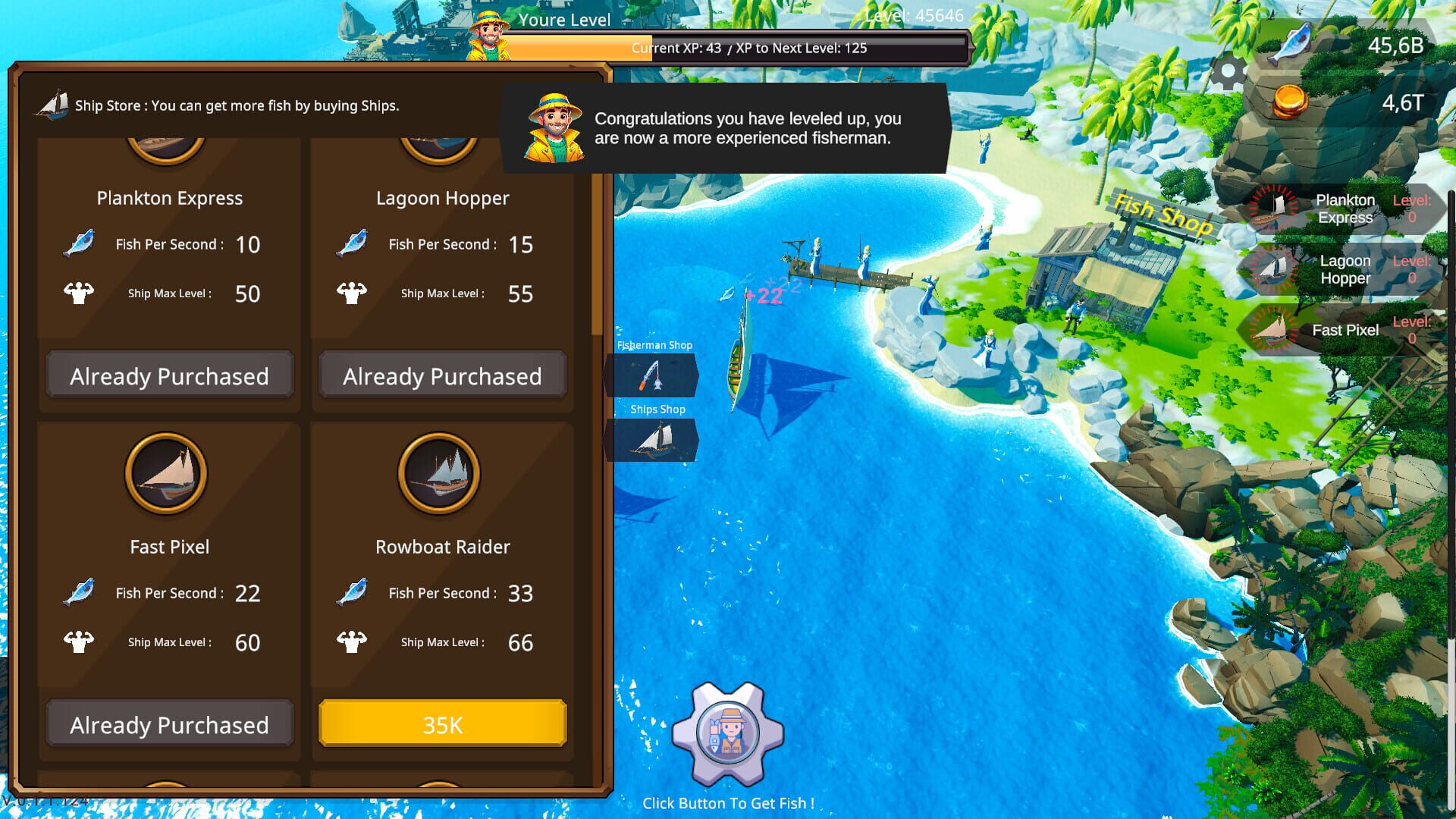Click the fish currency icon beside 45,6B
This screenshot has height=819, width=1456.
(x=1294, y=42)
